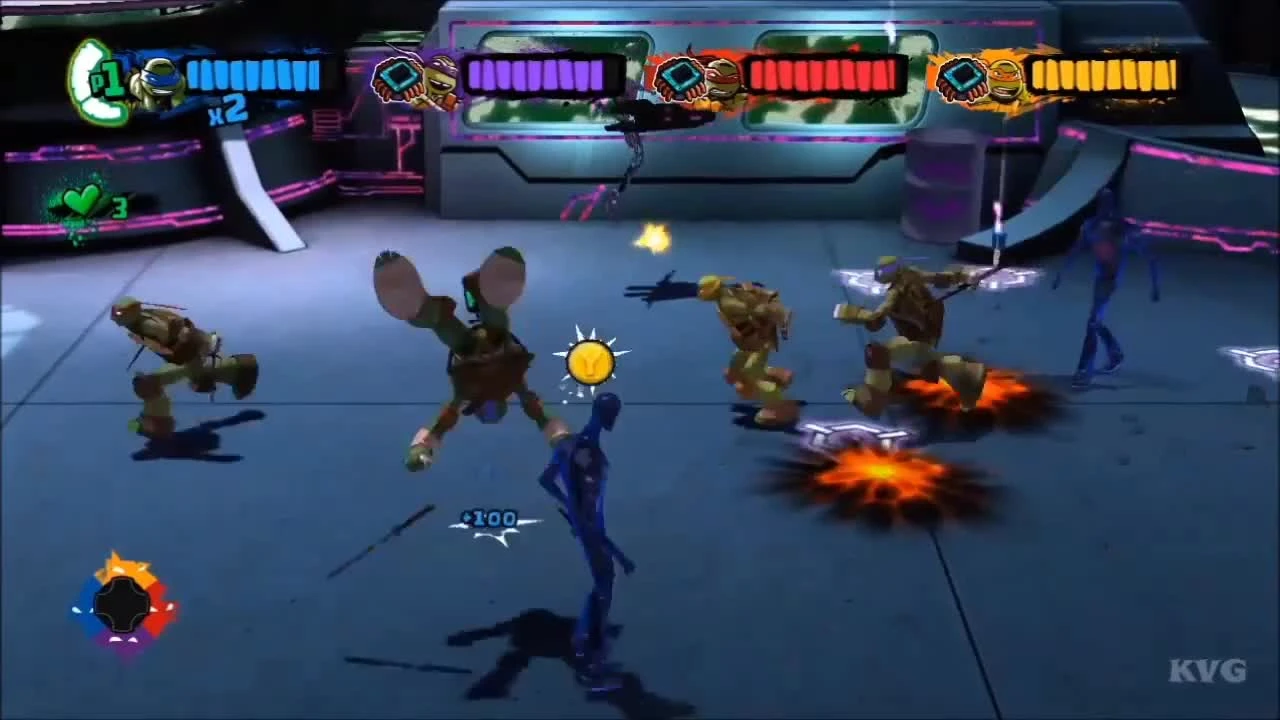This screenshot has height=720, width=1280.
Task: Click the green heart pickup counter
Action: click(x=82, y=200)
